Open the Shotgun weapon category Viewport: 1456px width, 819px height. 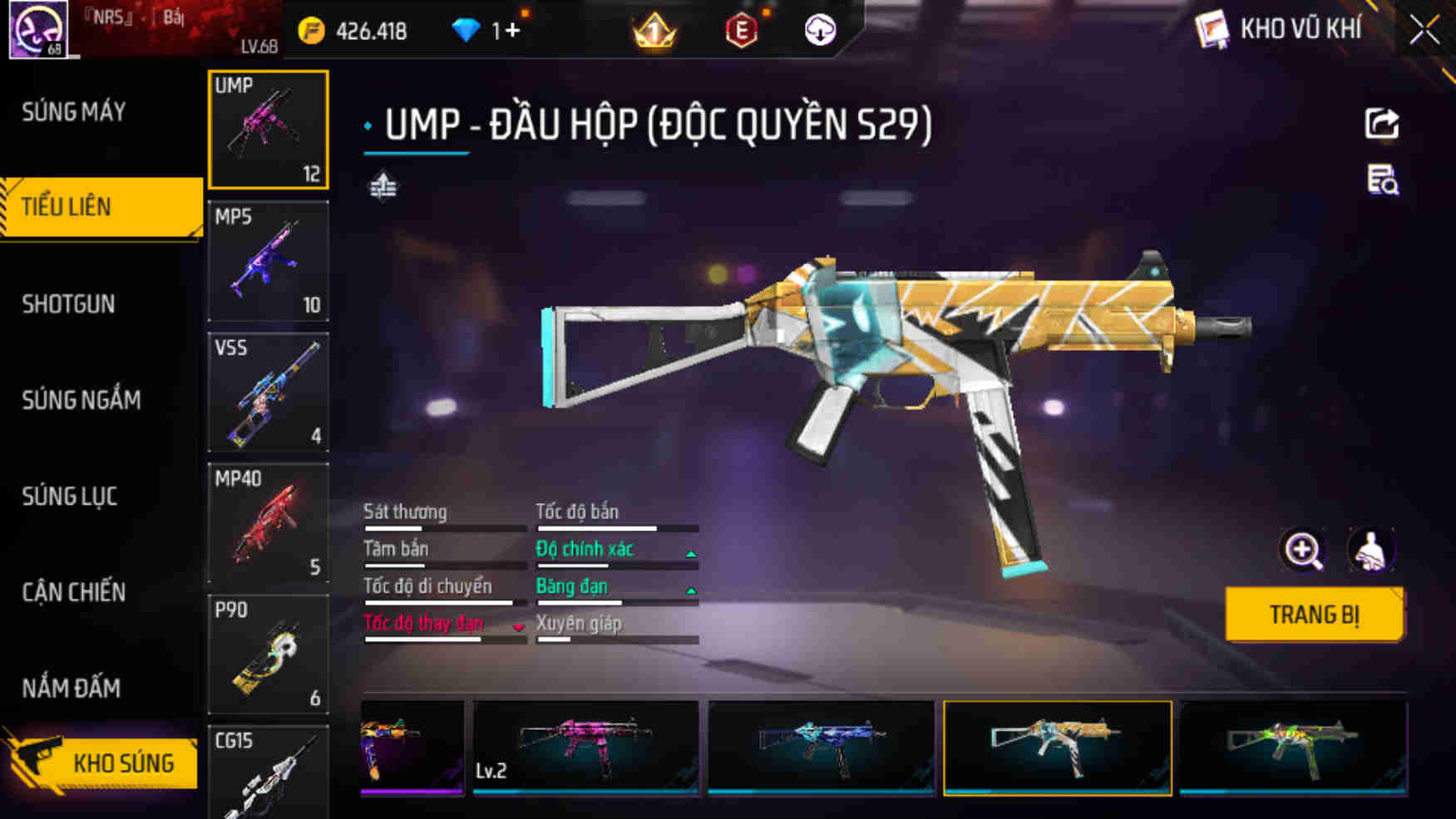pos(69,303)
